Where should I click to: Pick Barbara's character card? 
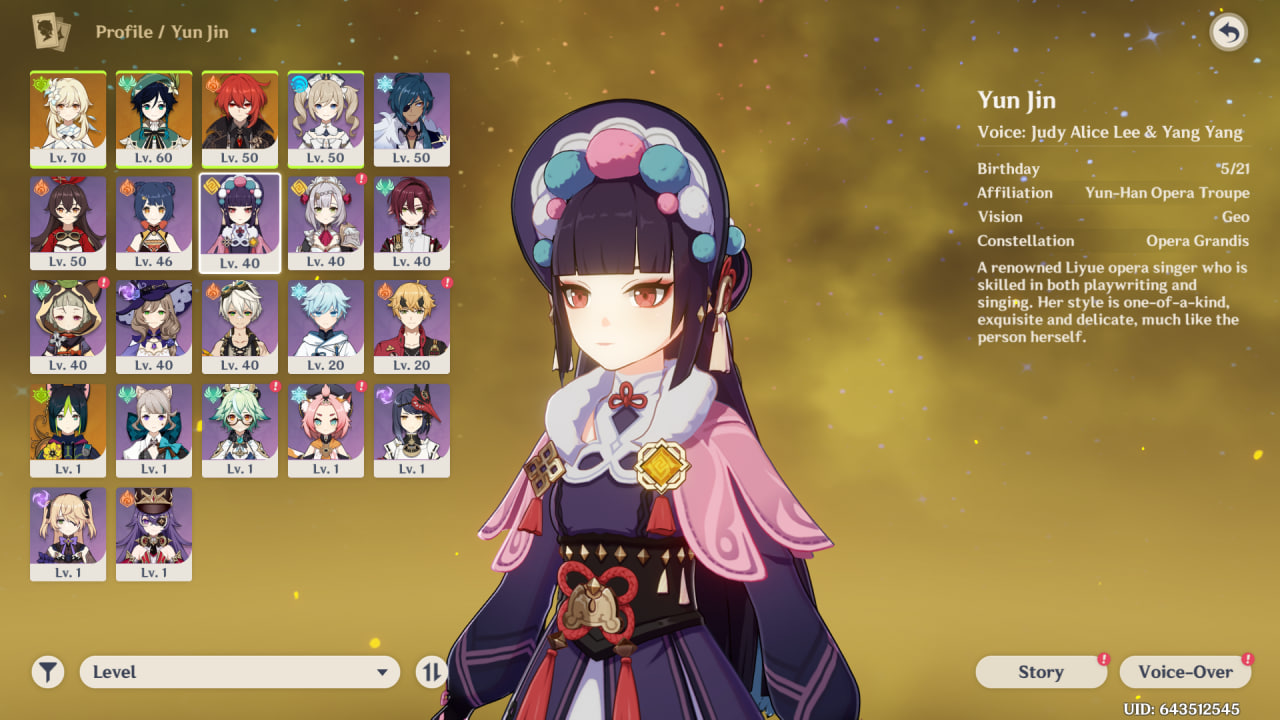(x=326, y=118)
